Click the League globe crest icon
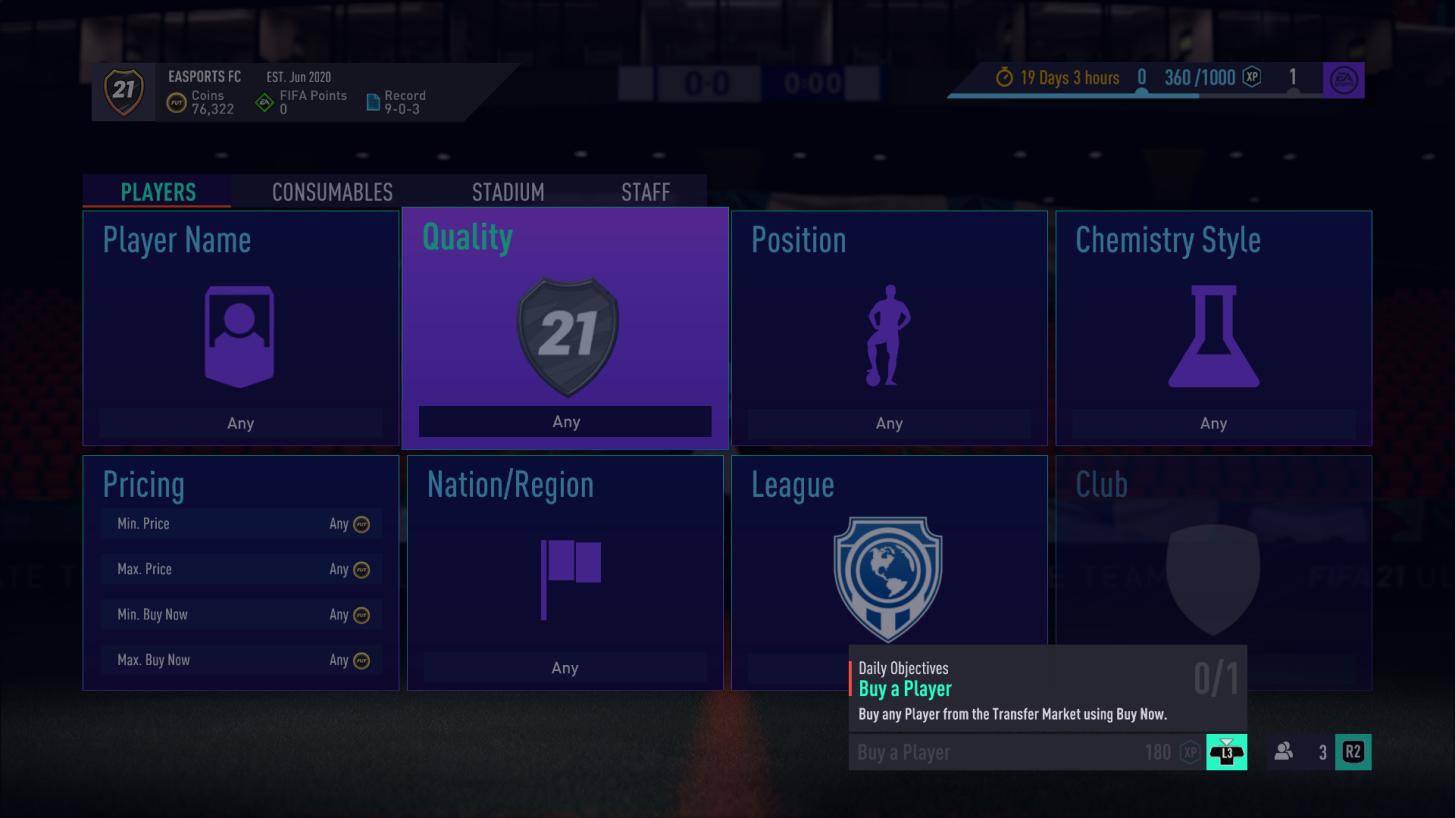 (888, 578)
